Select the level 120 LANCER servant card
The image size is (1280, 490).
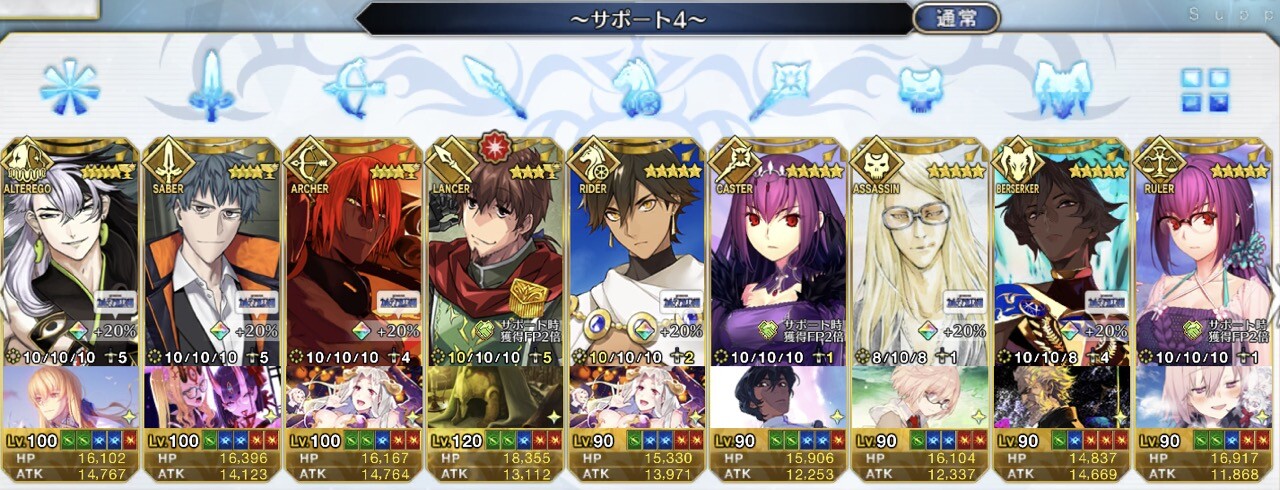tap(496, 260)
